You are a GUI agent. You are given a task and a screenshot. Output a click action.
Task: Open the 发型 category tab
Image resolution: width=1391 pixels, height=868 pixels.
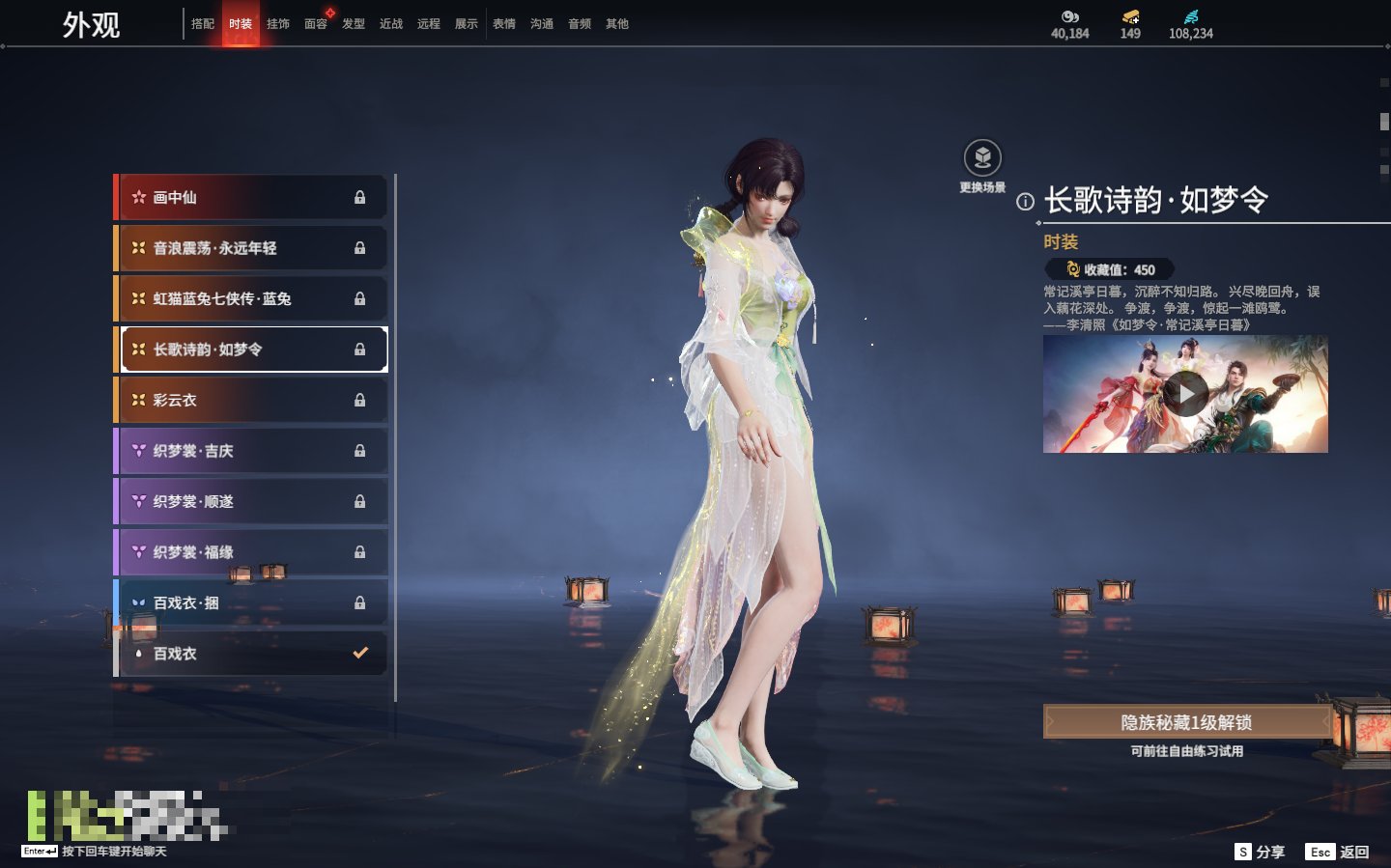(354, 24)
